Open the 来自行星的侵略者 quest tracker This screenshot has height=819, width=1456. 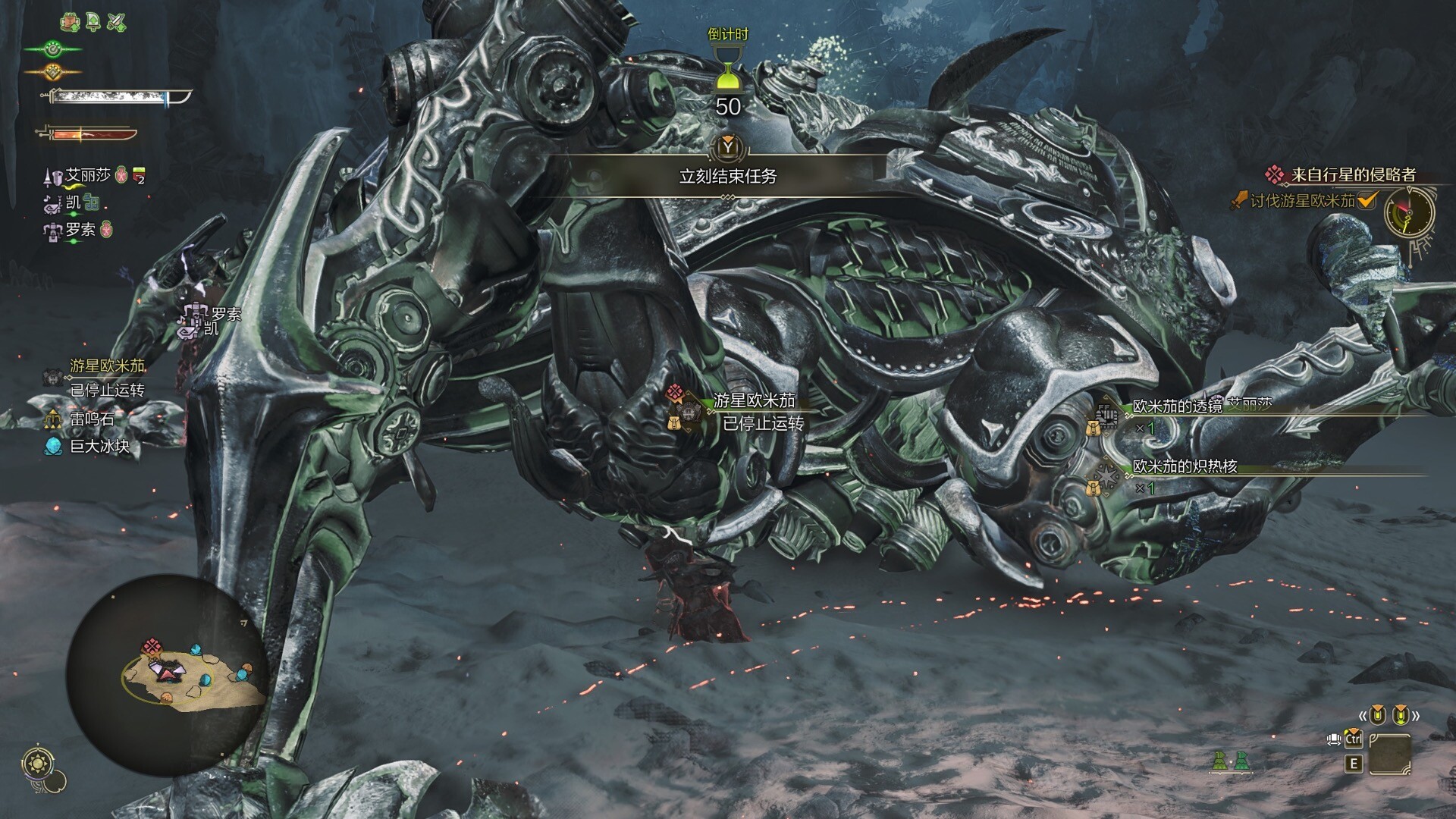(1353, 175)
